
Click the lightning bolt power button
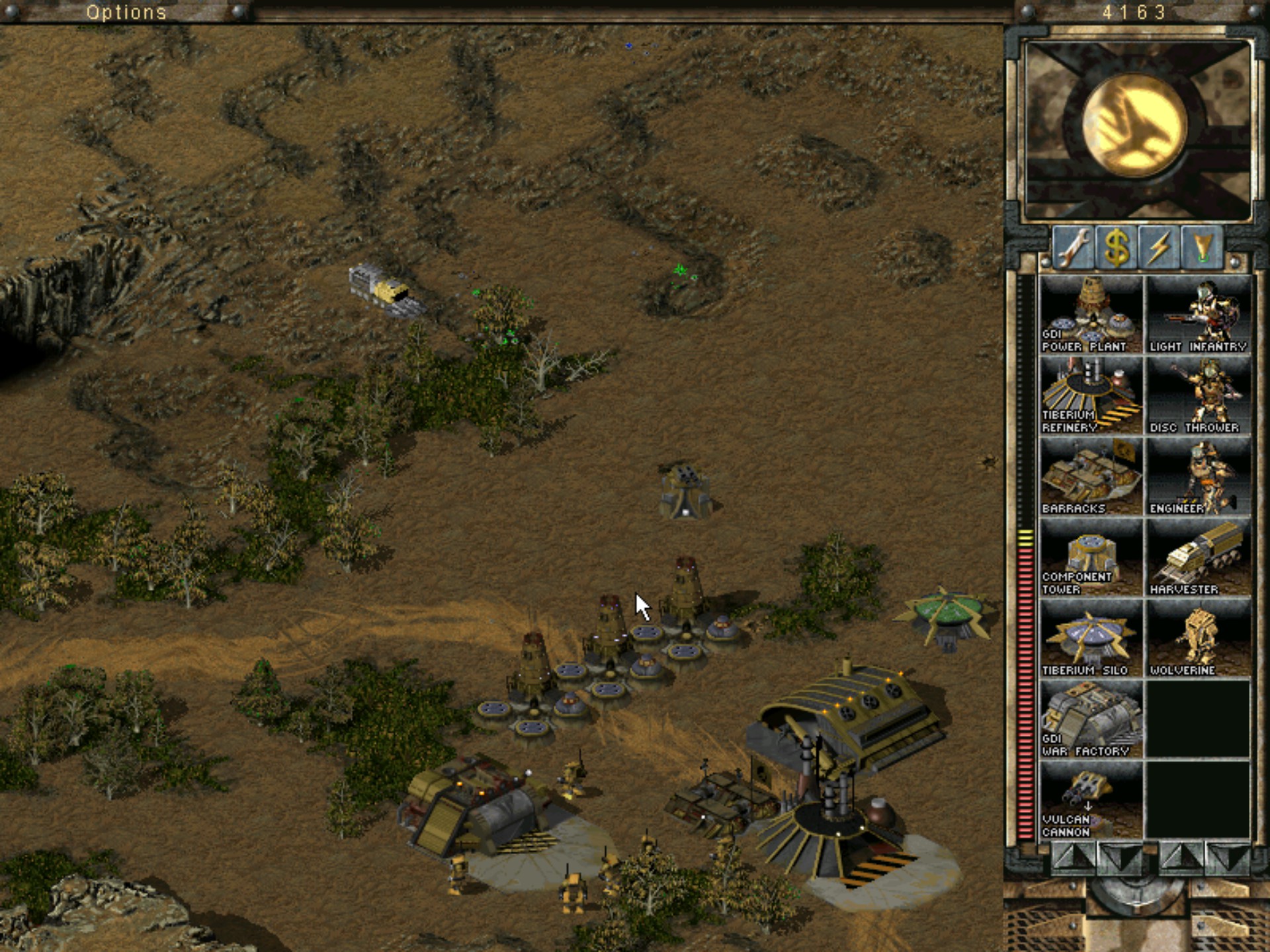click(1159, 248)
